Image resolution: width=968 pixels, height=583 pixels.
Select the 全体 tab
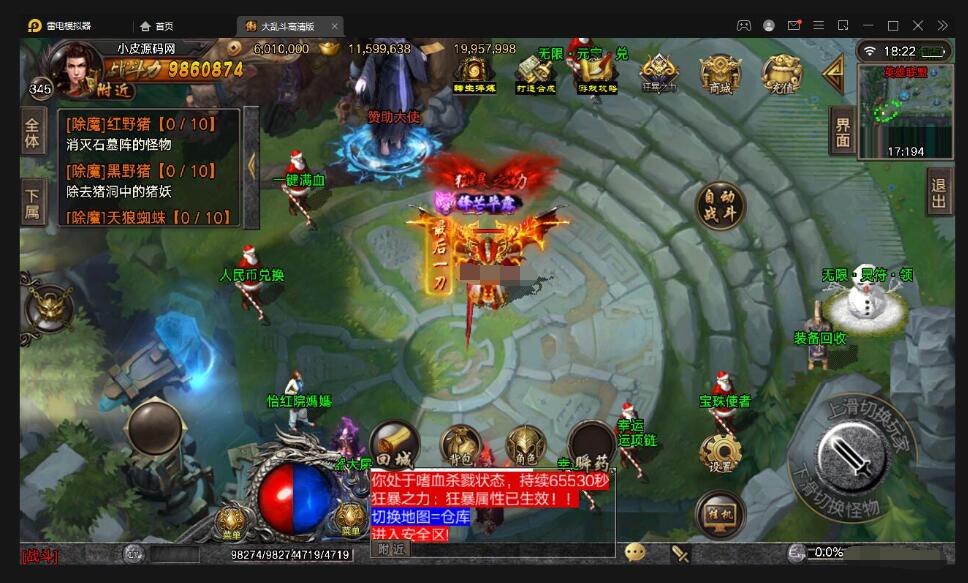click(34, 133)
